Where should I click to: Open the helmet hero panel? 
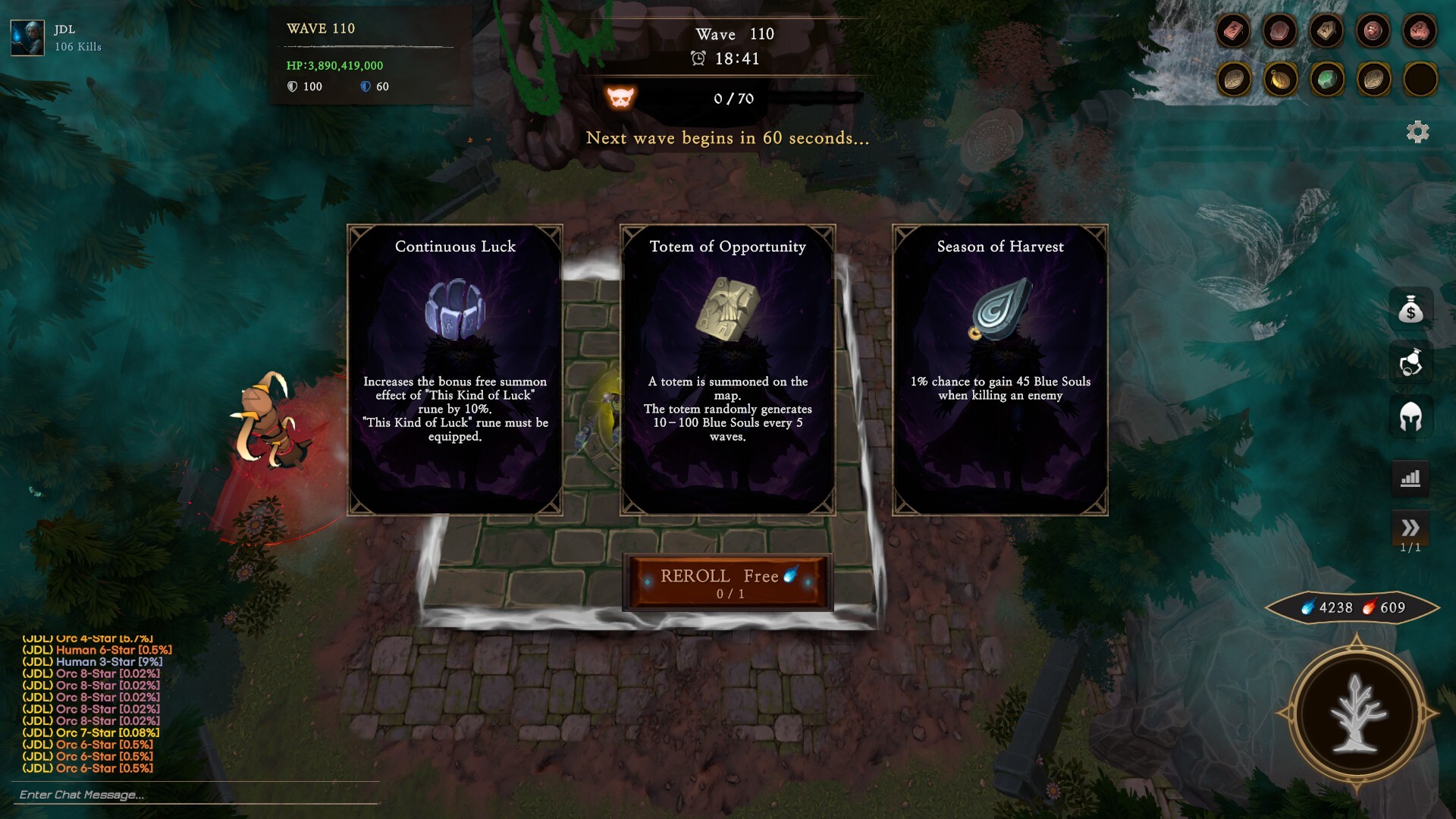coord(1410,416)
